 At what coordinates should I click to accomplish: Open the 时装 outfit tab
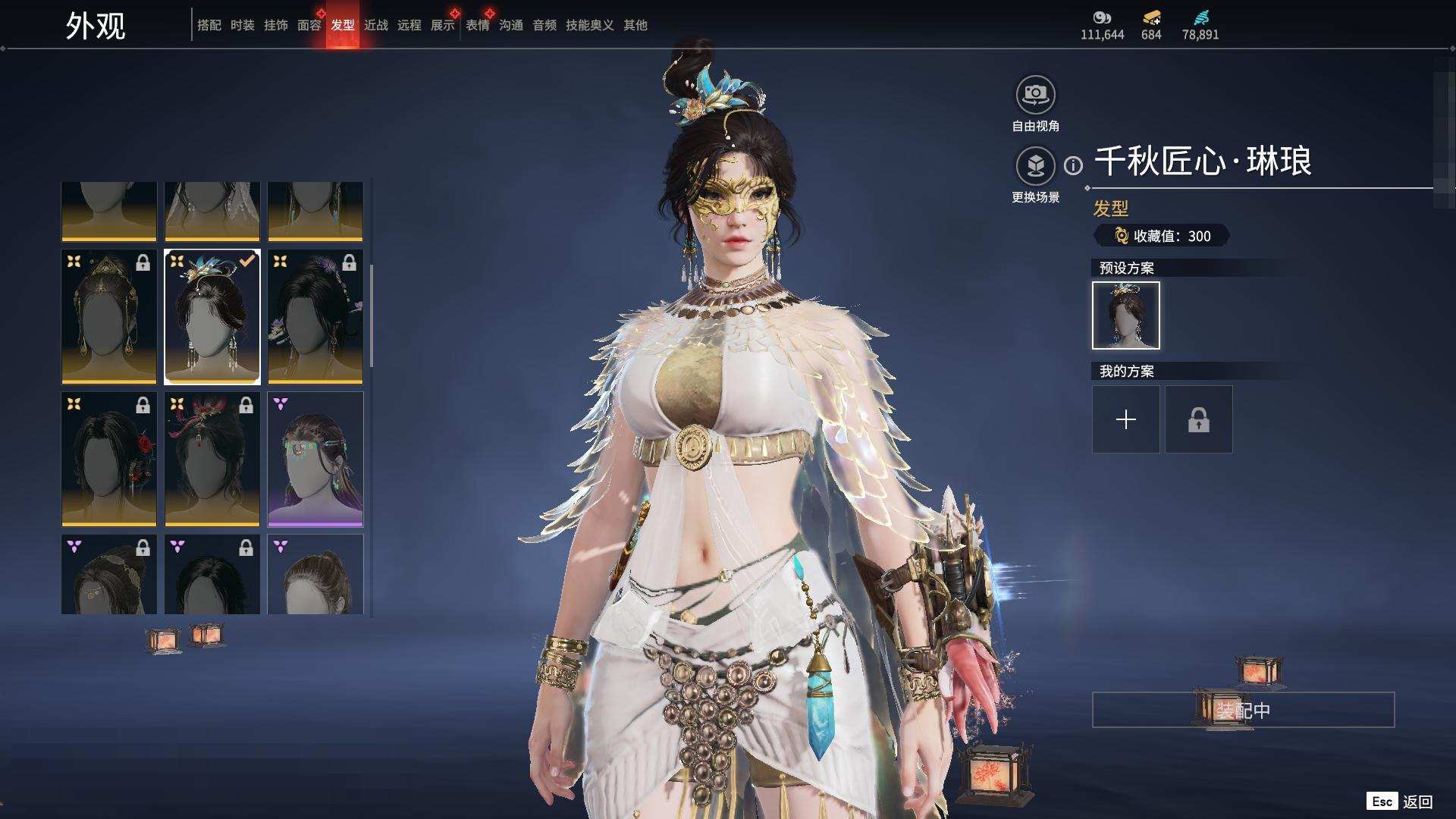(242, 25)
